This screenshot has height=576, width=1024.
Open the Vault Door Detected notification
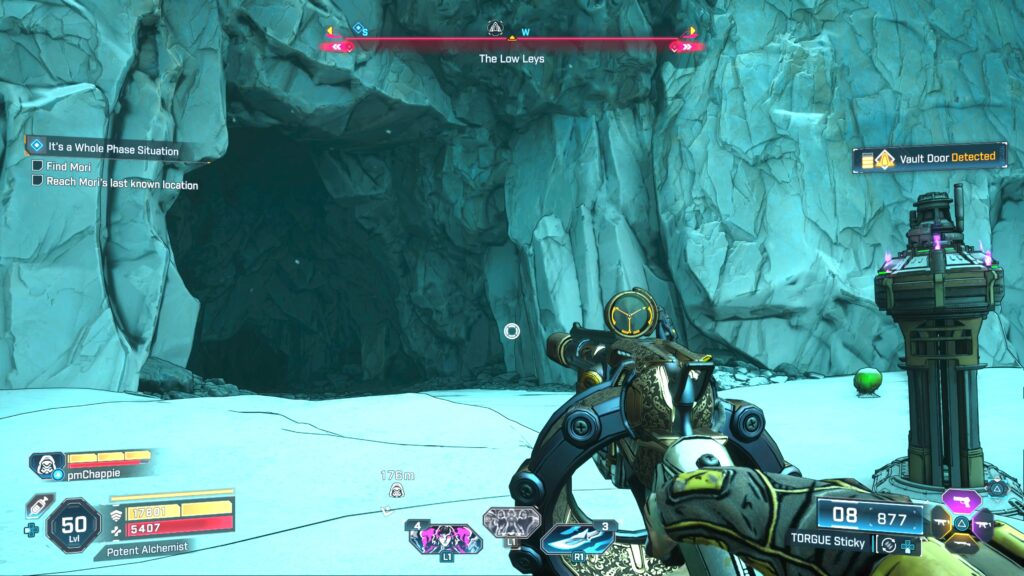click(x=930, y=157)
